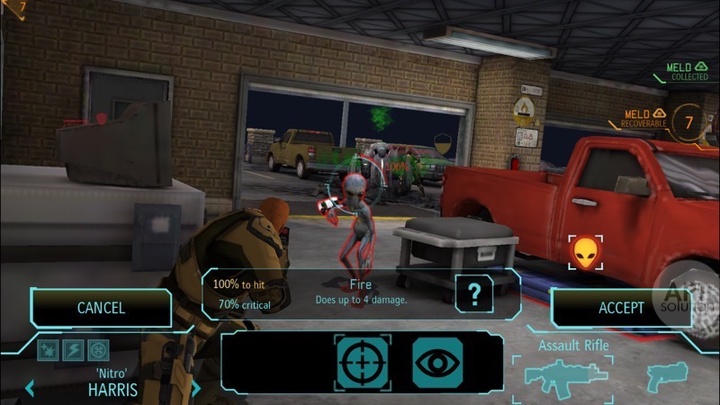The width and height of the screenshot is (720, 405).
Task: Activate the Overwatch eye ability
Action: coord(441,362)
